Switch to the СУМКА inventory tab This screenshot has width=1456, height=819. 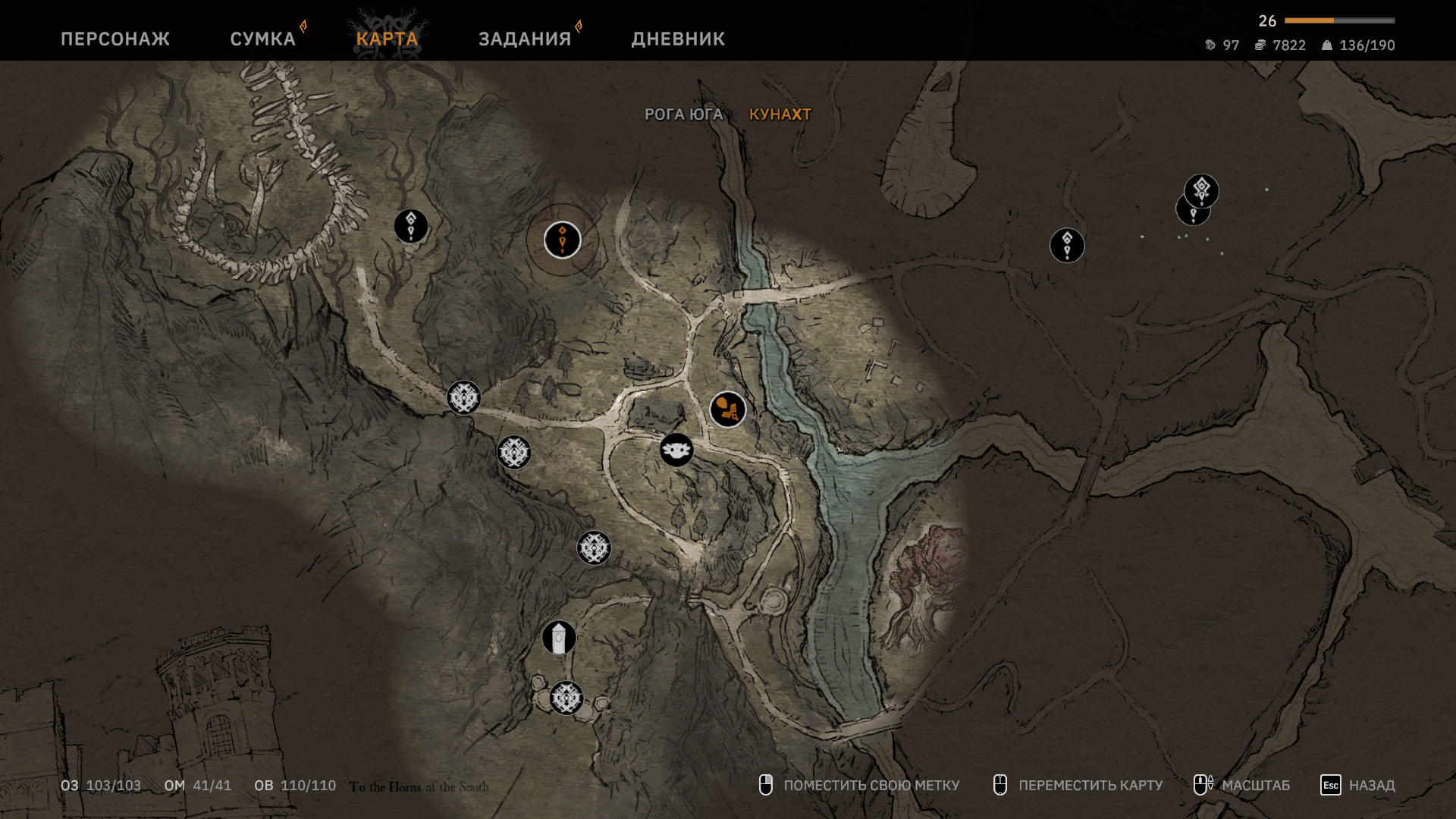pyautogui.click(x=262, y=39)
